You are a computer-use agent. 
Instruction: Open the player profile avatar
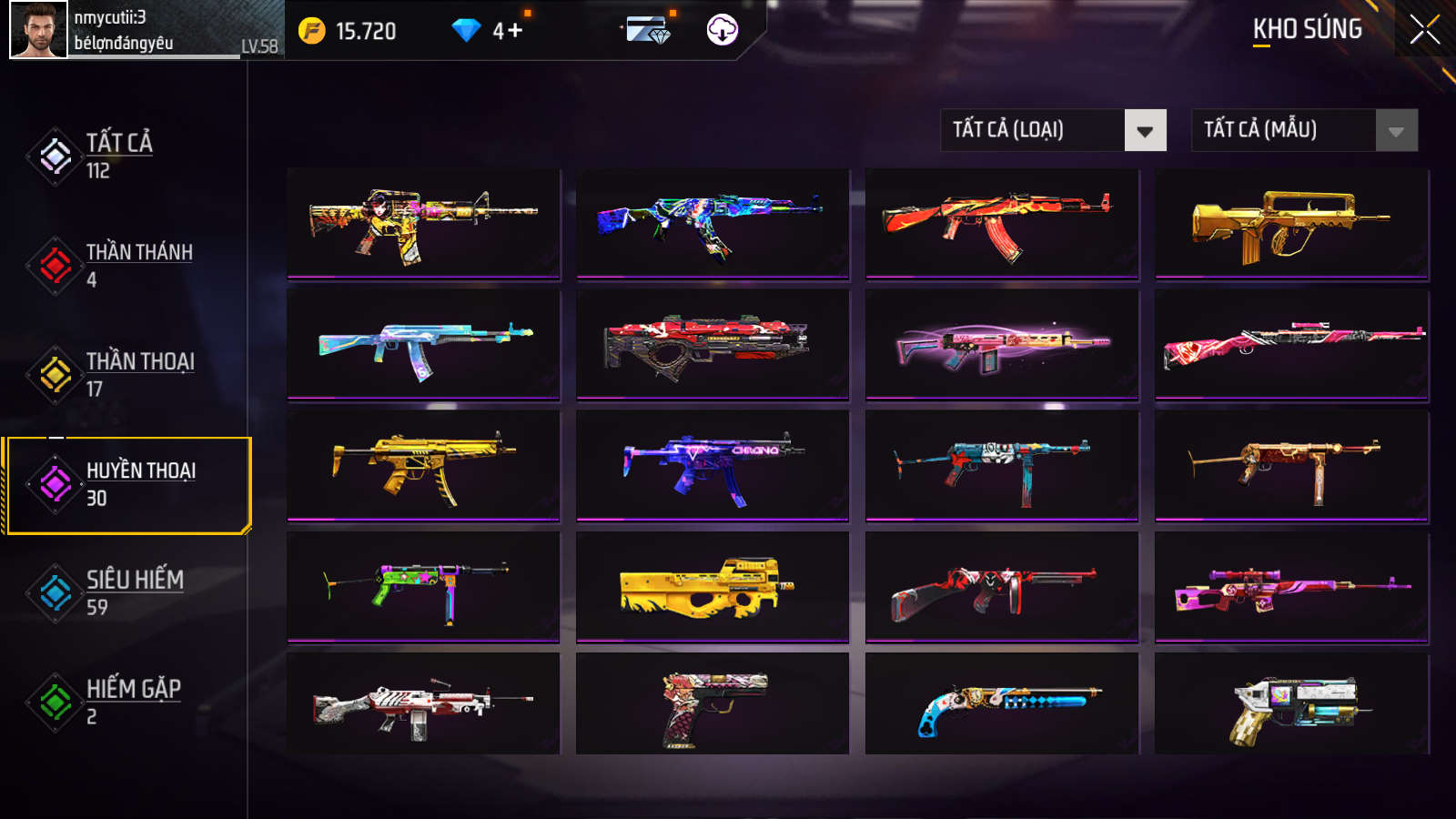(x=38, y=30)
